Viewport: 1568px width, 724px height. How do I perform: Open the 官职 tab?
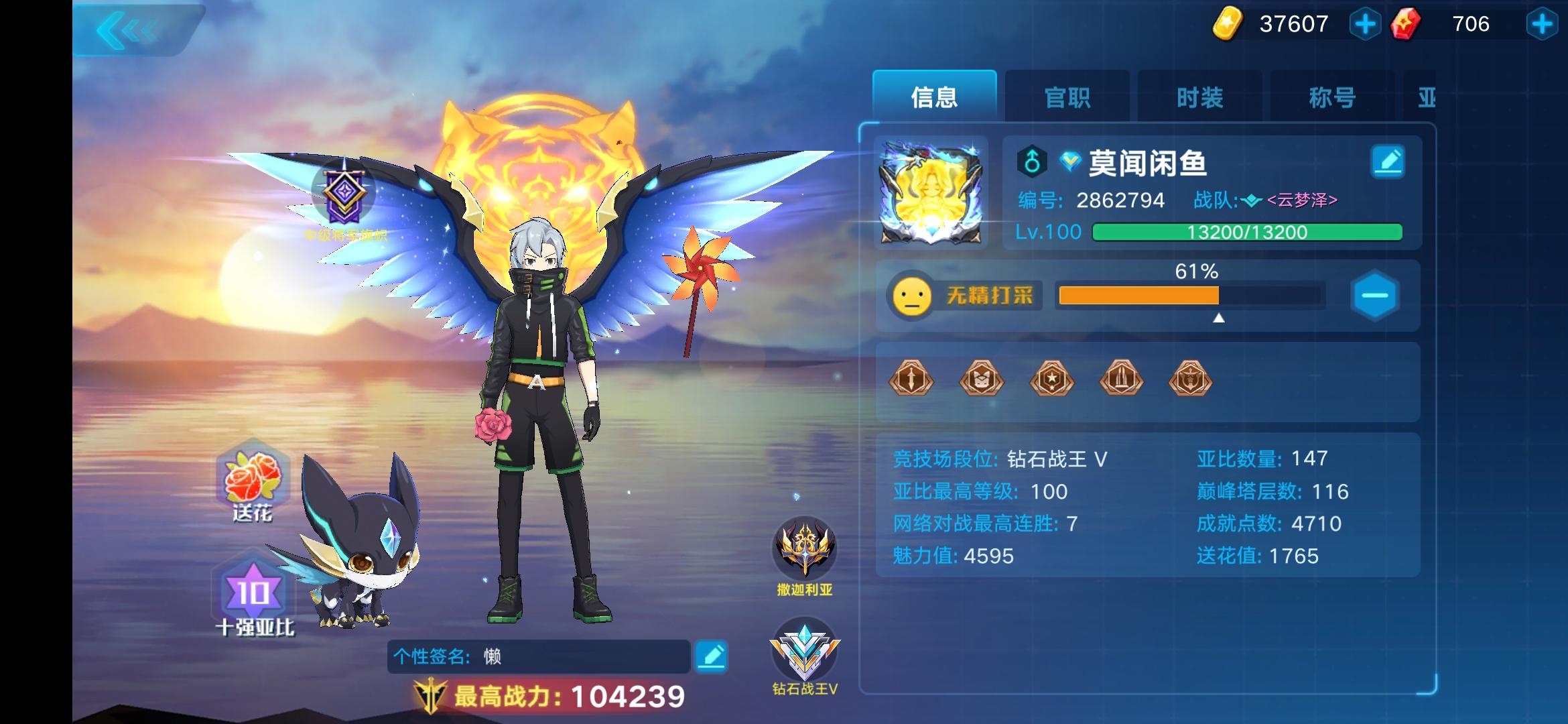pyautogui.click(x=1067, y=97)
